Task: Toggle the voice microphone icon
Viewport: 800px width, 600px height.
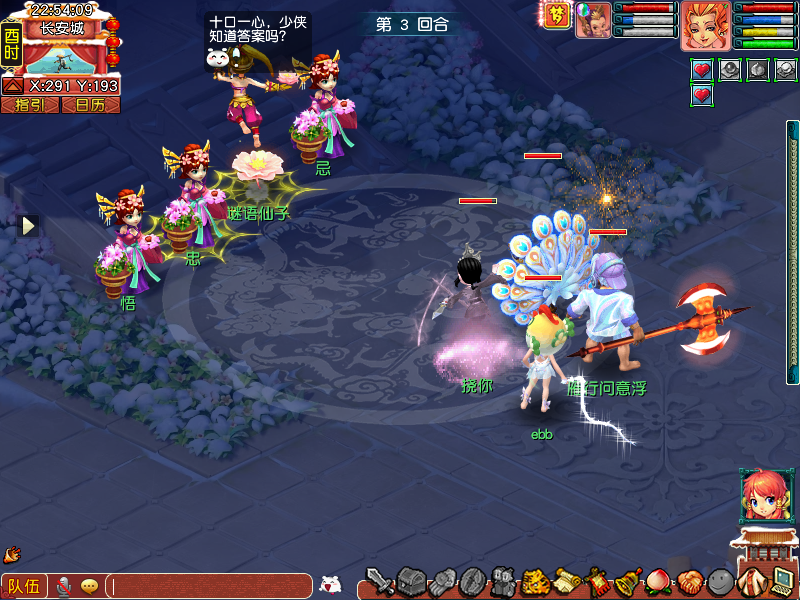Action: coord(65,586)
